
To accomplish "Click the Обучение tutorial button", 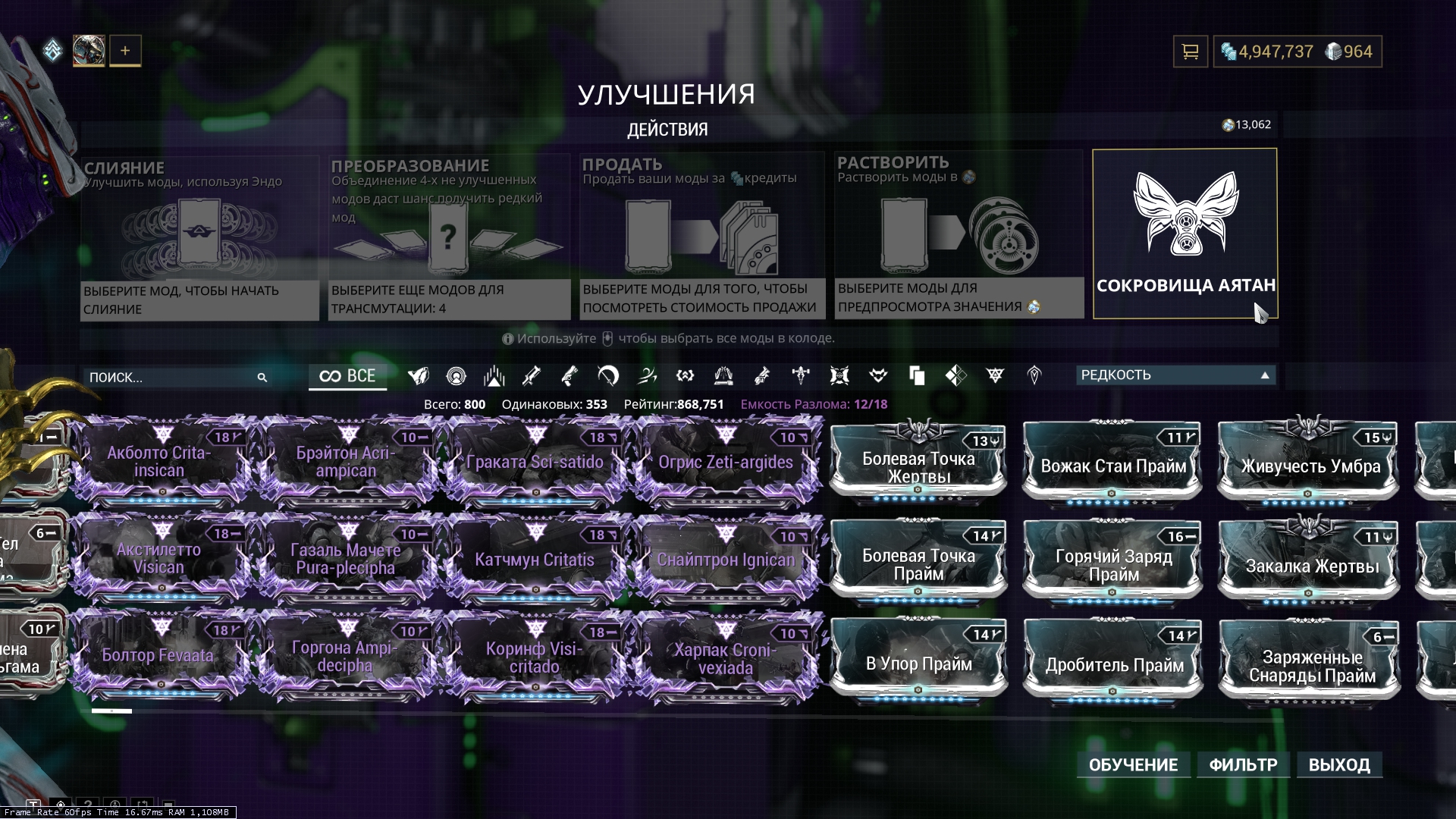I will coord(1133,764).
